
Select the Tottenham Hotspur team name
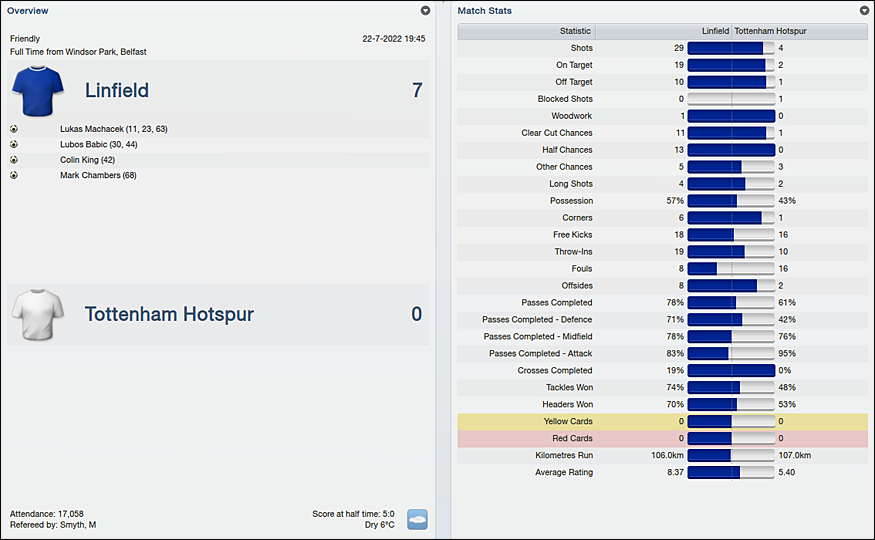(x=169, y=315)
